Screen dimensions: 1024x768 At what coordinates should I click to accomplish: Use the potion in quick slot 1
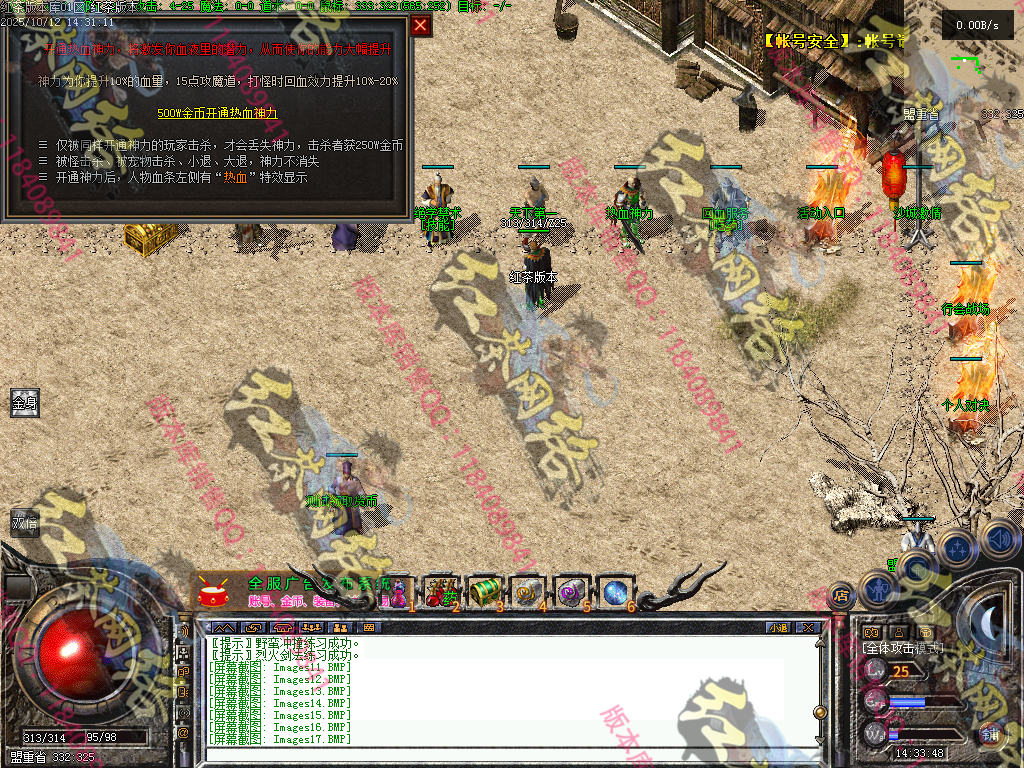pos(397,591)
